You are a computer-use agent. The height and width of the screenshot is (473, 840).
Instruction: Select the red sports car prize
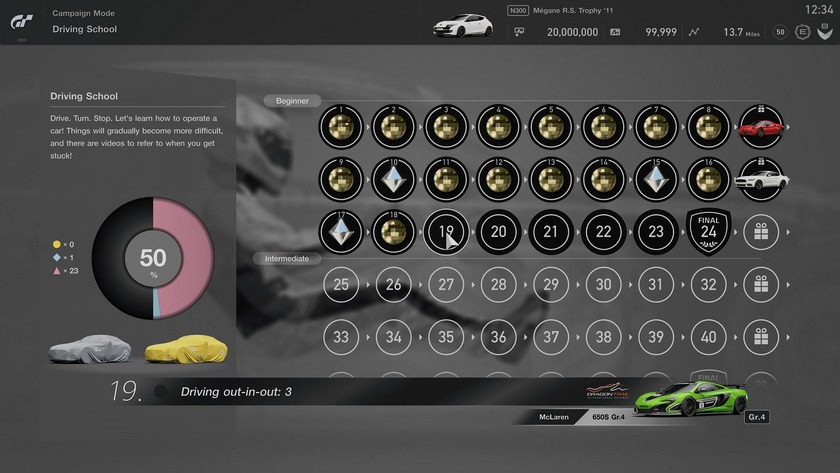pos(761,127)
